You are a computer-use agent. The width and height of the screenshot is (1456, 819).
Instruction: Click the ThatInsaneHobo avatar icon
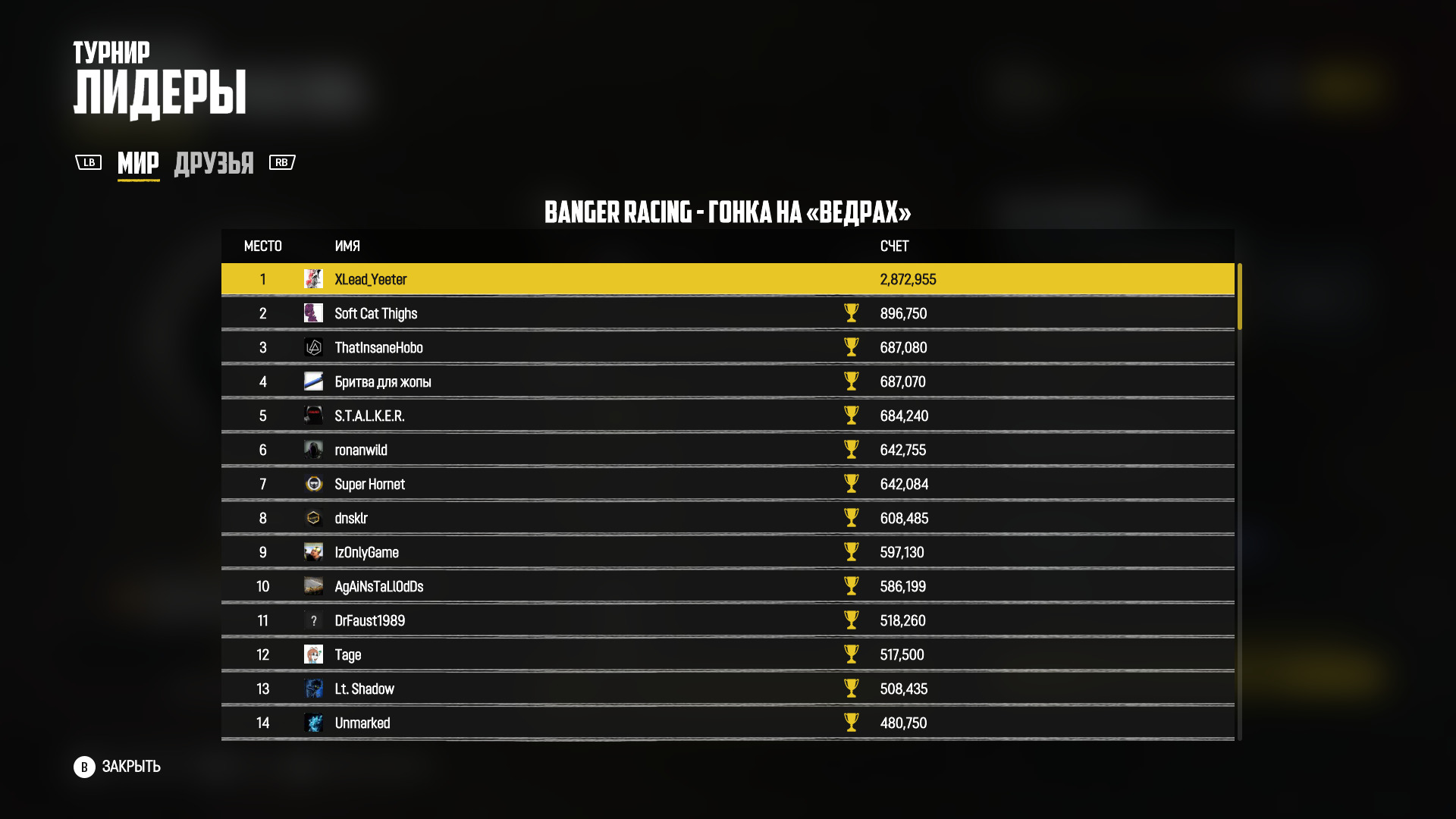314,347
